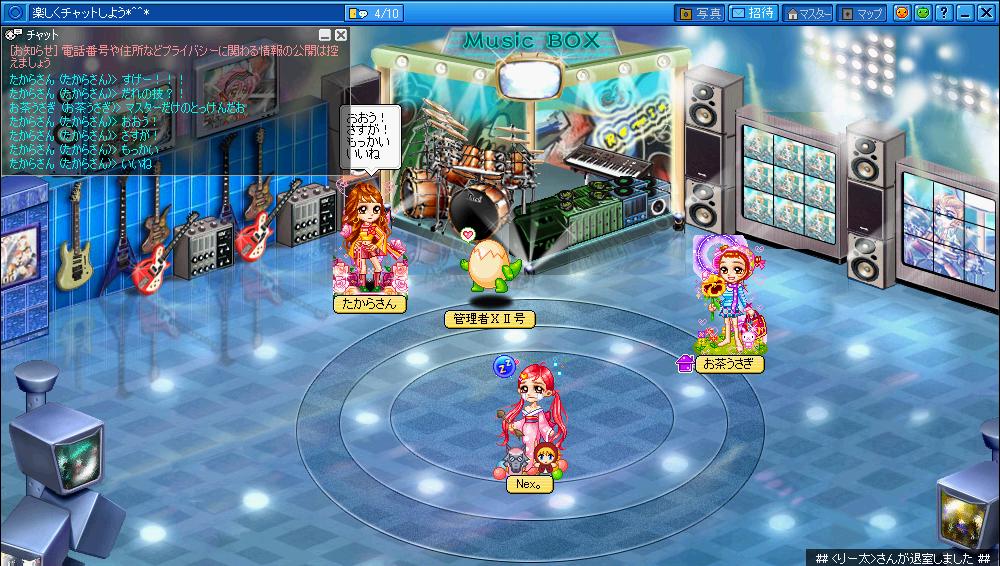Select the Nex。 player name tag
Viewport: 1000px width, 566px height.
[x=529, y=482]
